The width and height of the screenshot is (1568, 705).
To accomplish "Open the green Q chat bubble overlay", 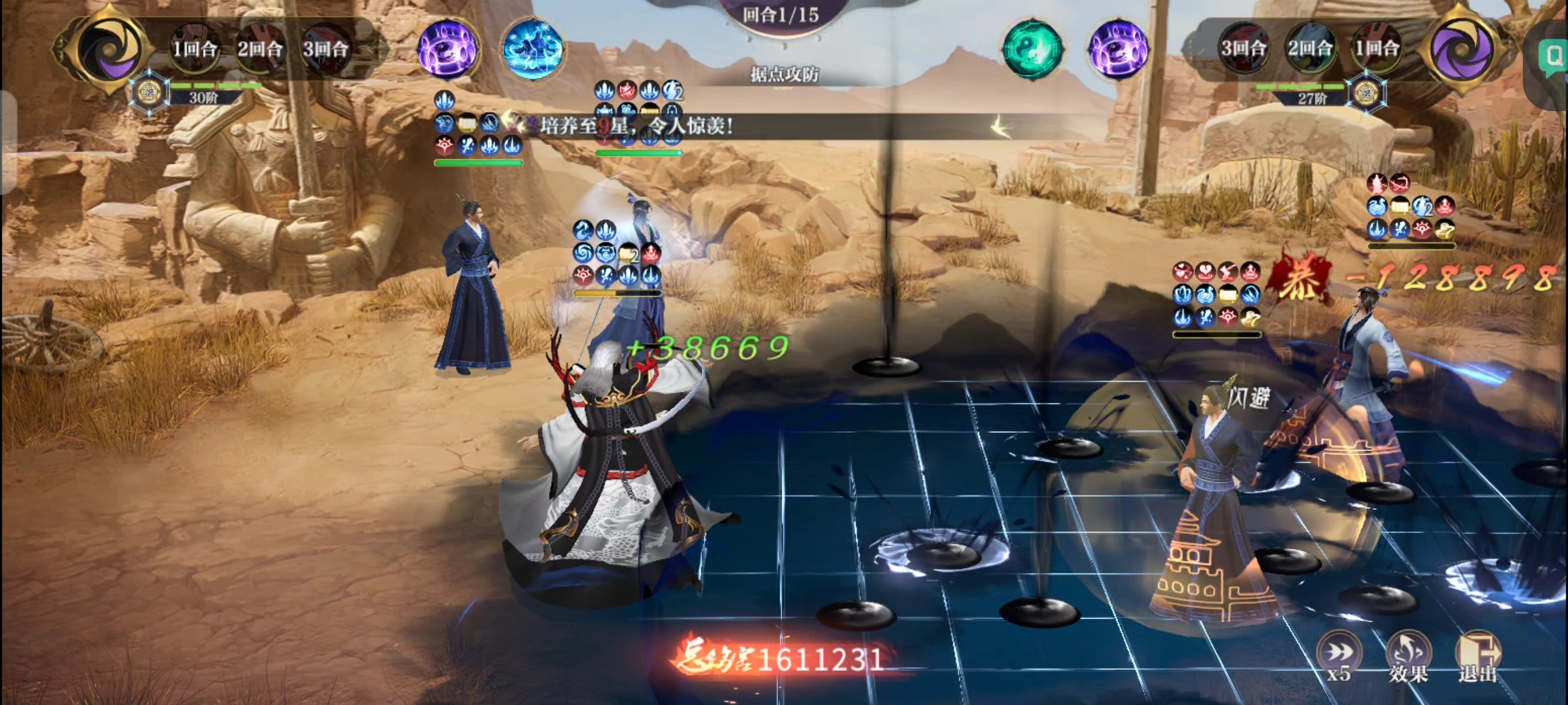I will point(1552,58).
